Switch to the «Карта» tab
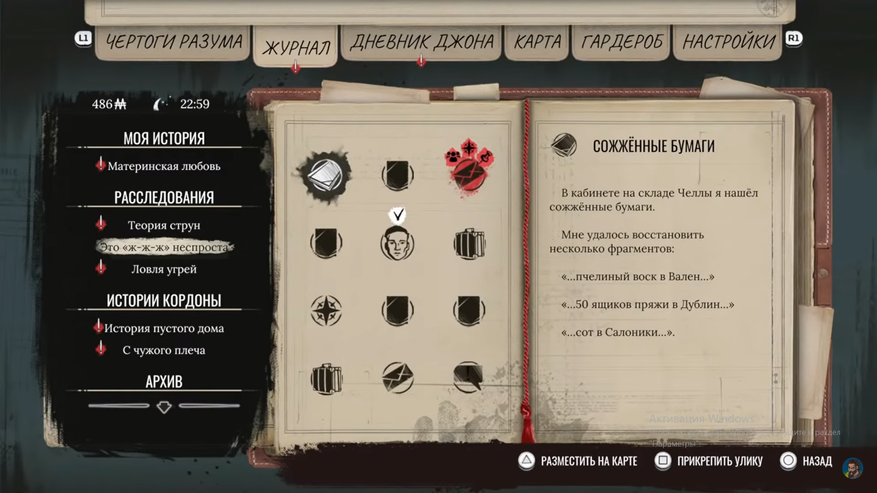Viewport: 877px width, 493px height. tap(537, 42)
